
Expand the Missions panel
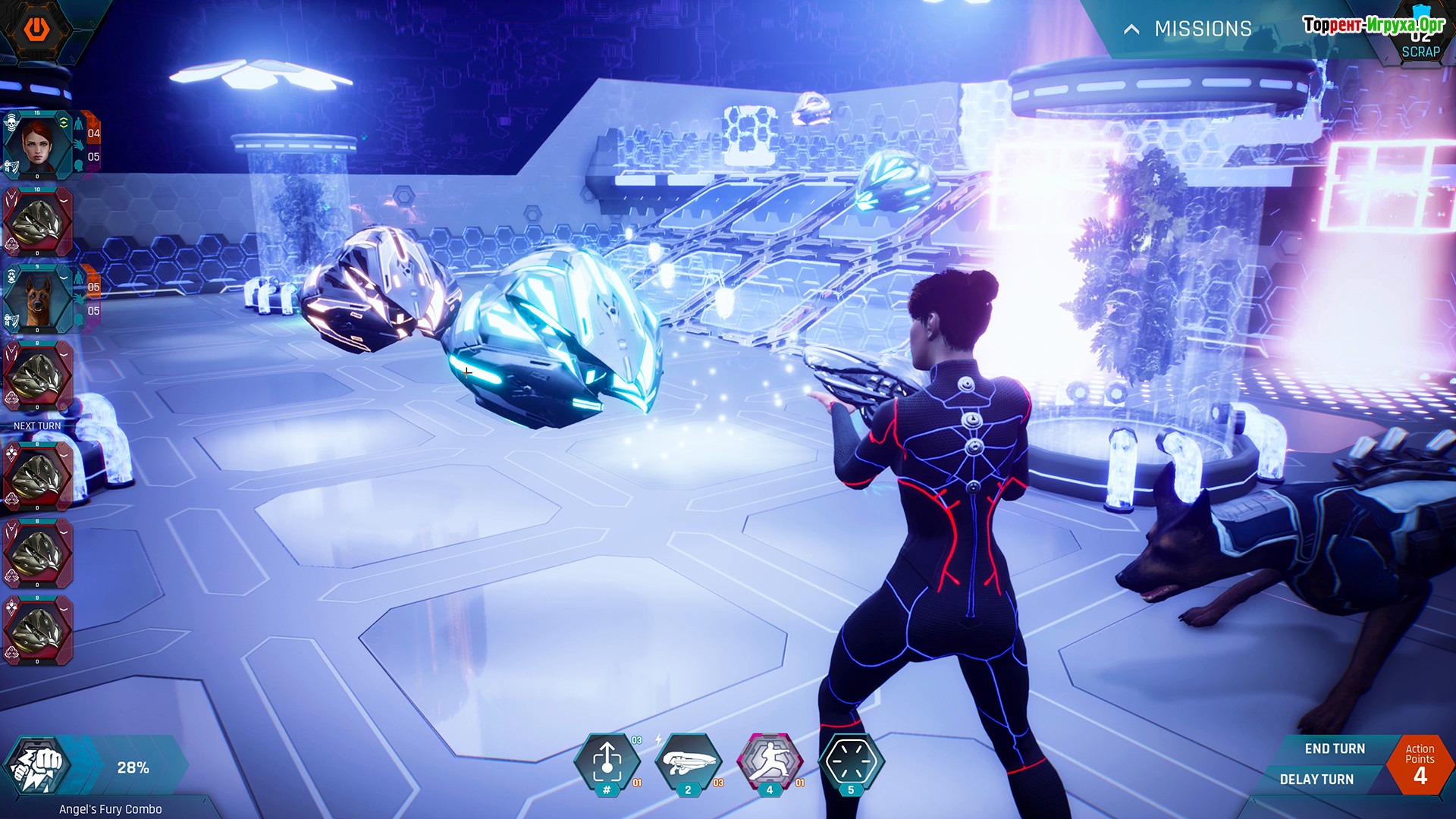[1188, 29]
